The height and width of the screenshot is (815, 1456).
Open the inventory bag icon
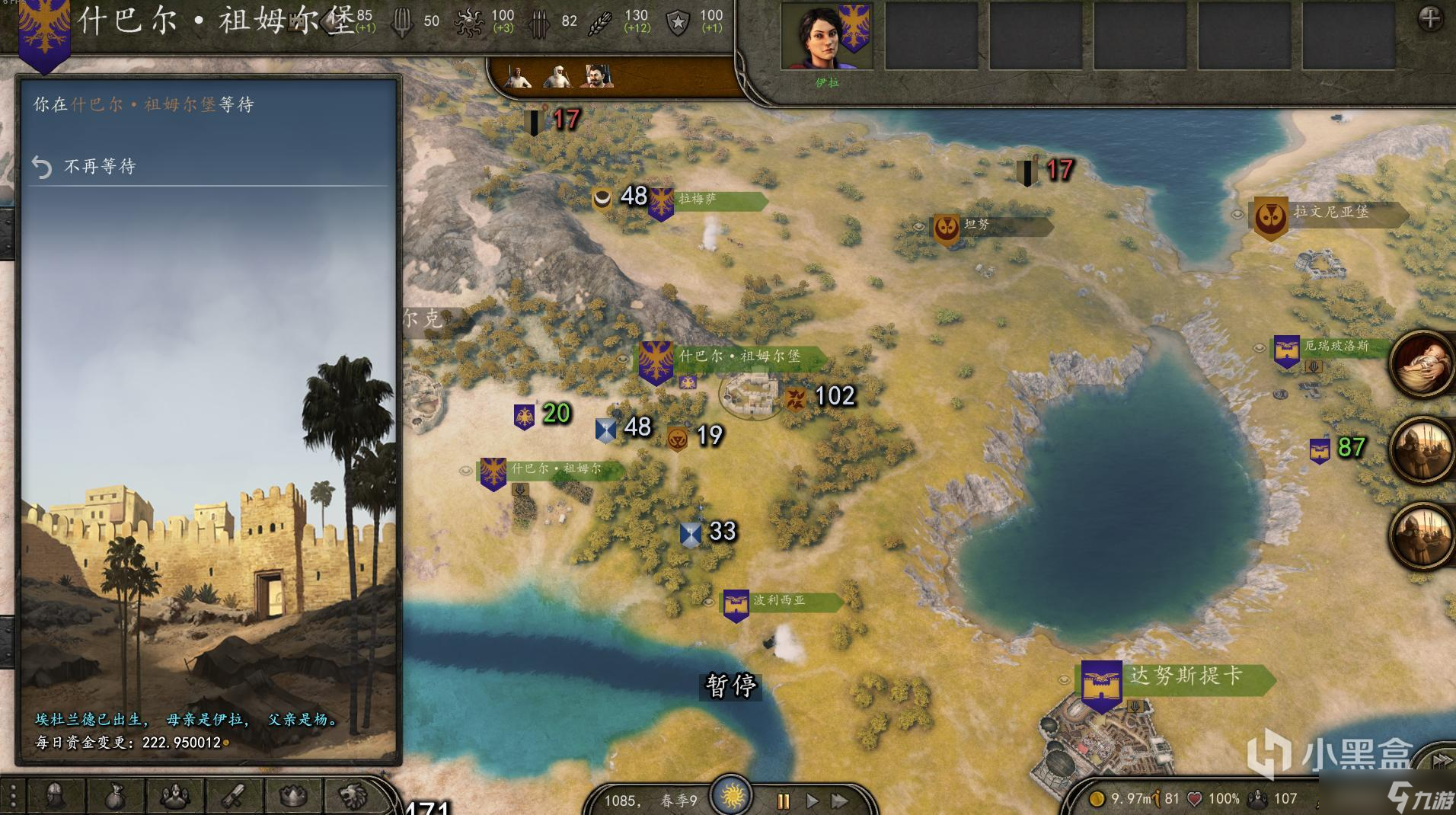coord(114,797)
